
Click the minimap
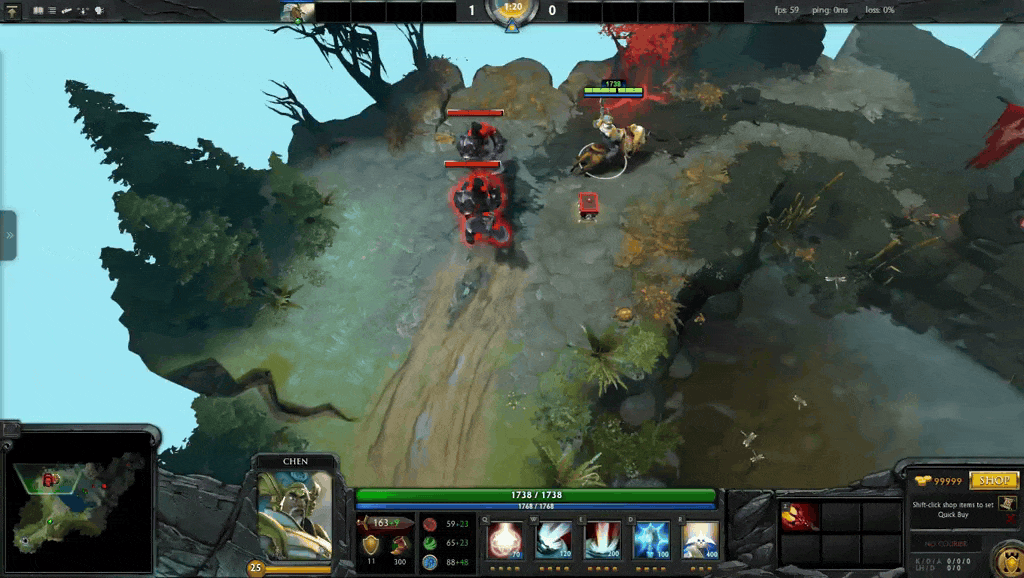click(78, 500)
